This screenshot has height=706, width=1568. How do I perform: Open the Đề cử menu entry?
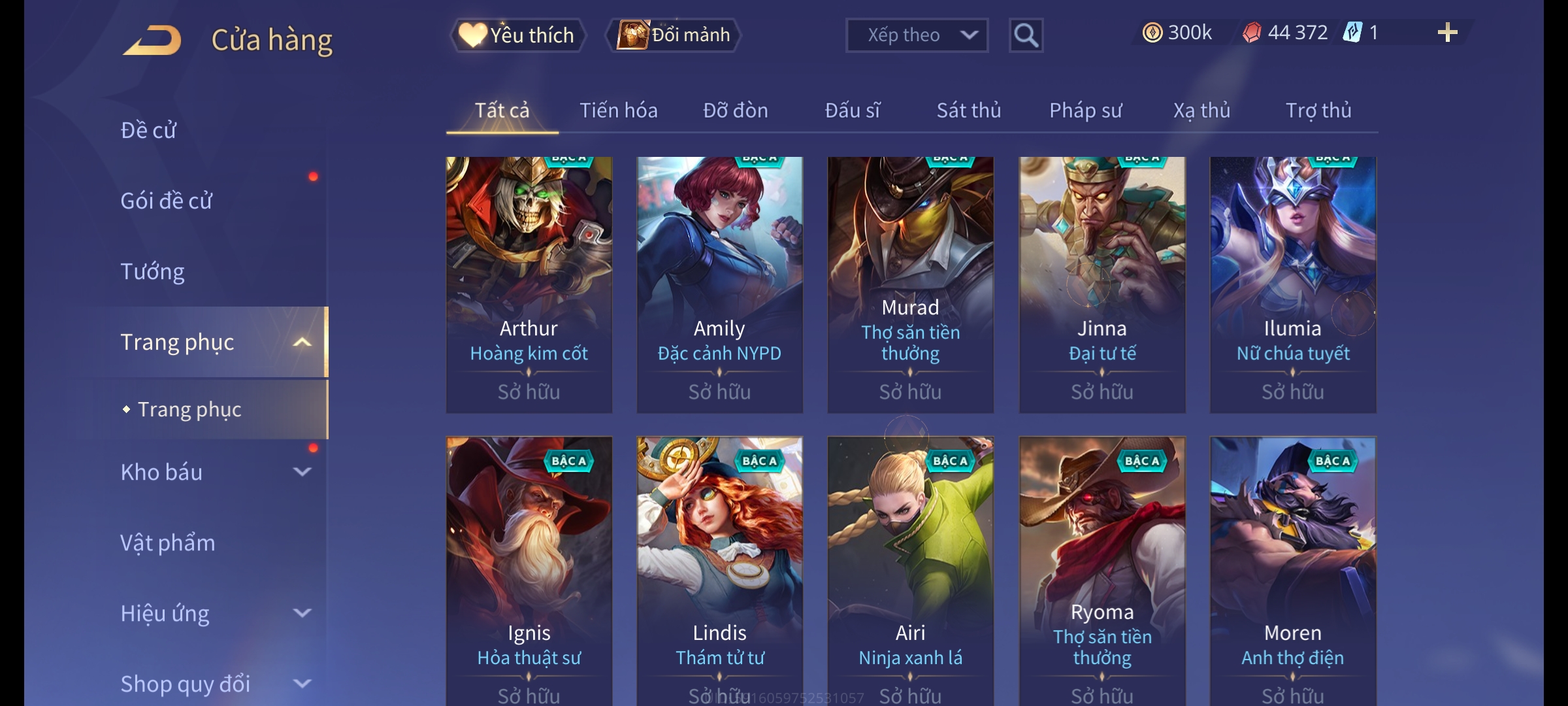(149, 130)
